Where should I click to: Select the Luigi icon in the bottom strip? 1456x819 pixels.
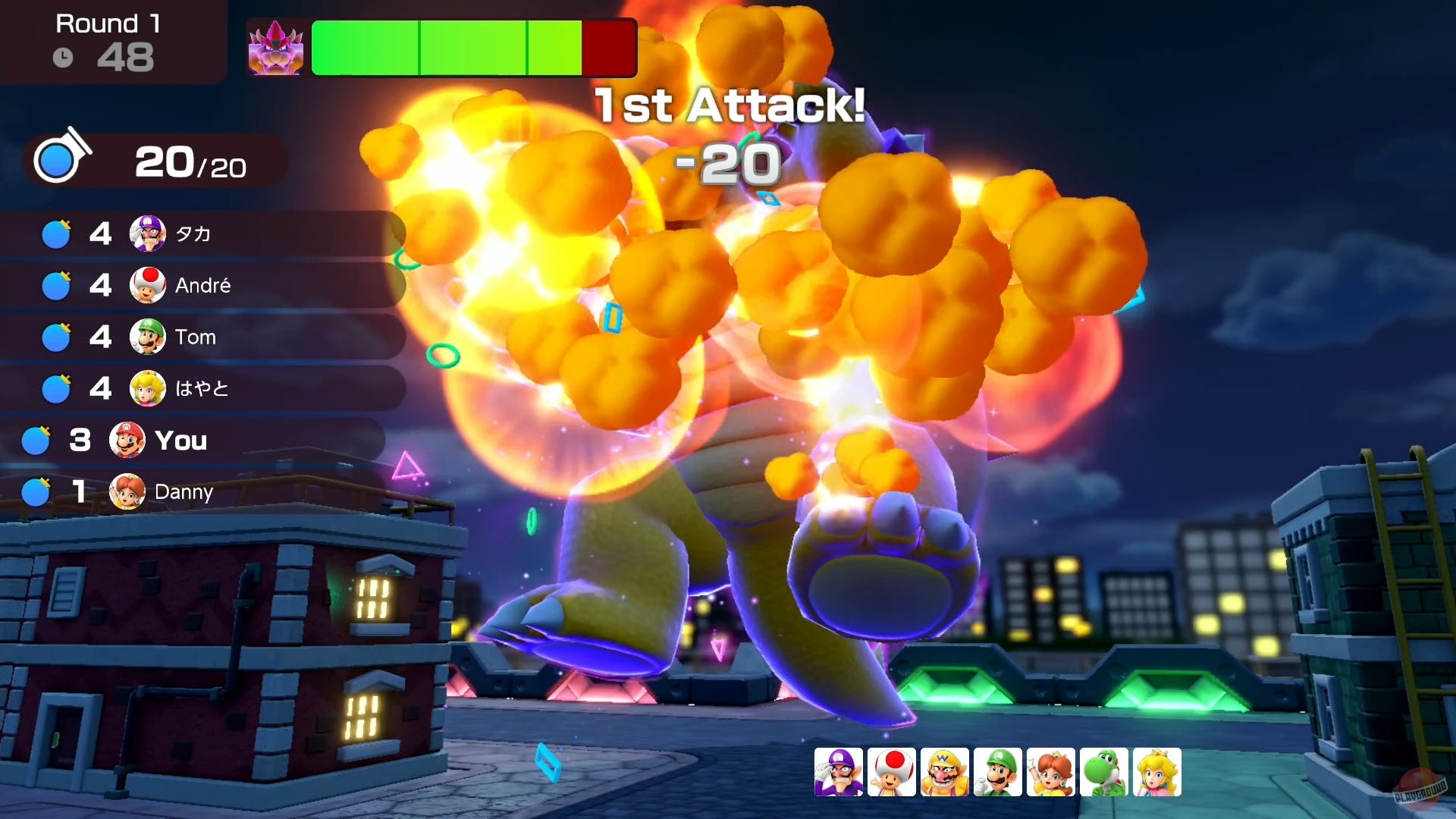[x=998, y=771]
